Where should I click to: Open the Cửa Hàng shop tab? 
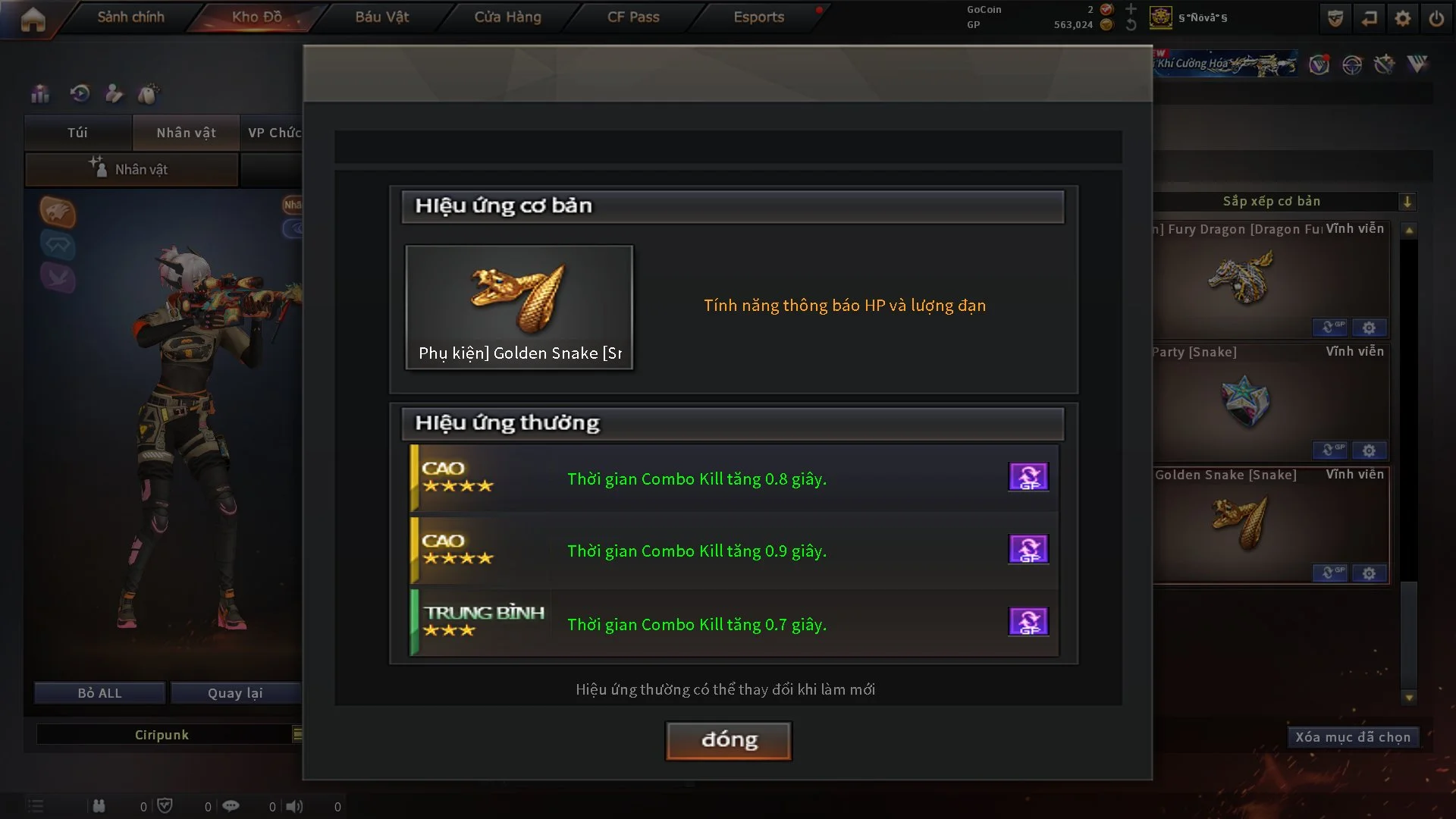507,17
